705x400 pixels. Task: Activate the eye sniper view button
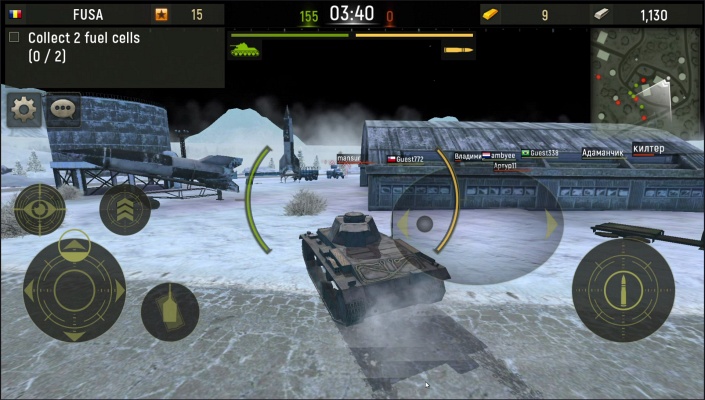click(38, 210)
